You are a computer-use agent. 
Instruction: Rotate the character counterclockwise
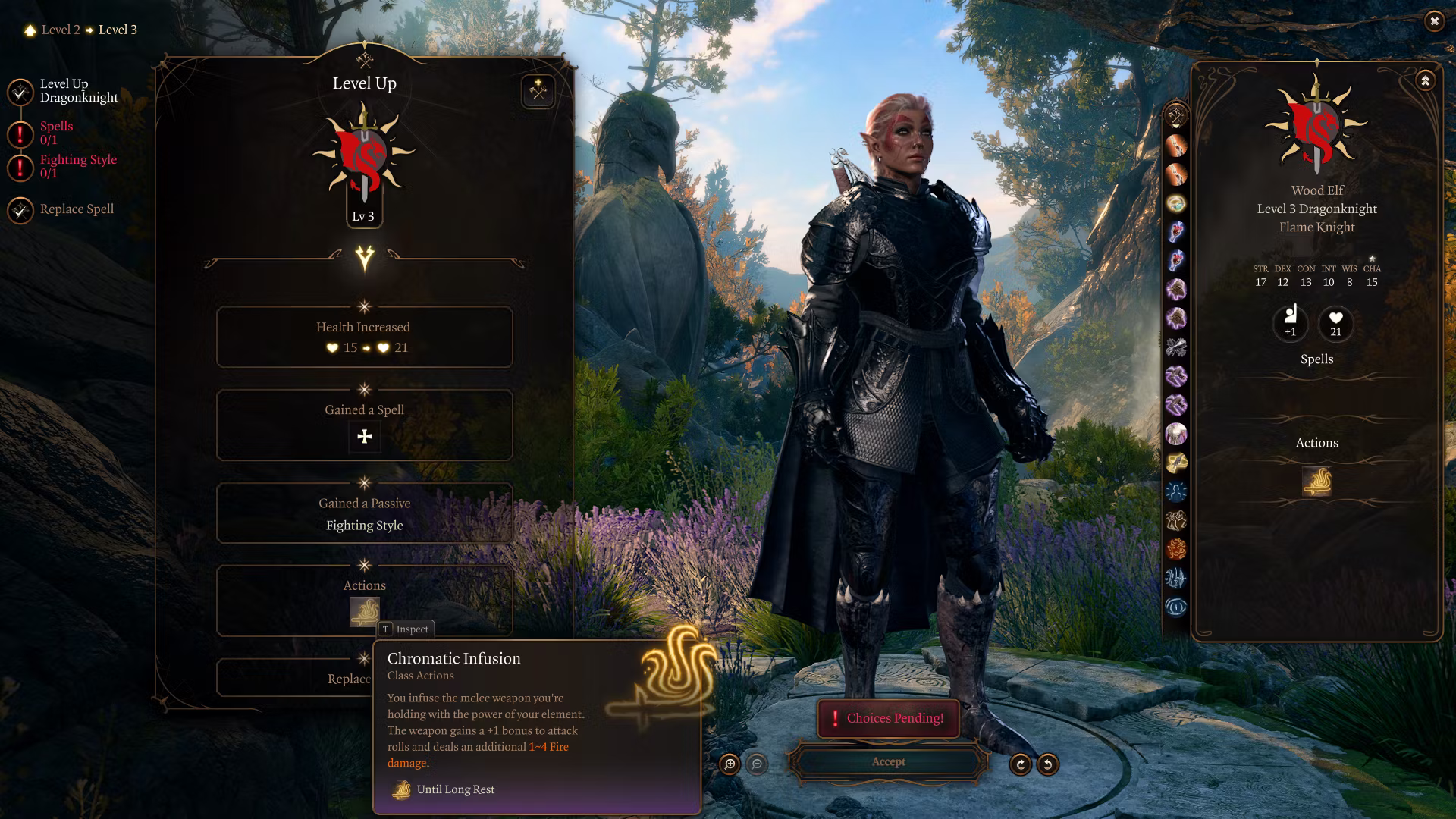pos(1048,764)
